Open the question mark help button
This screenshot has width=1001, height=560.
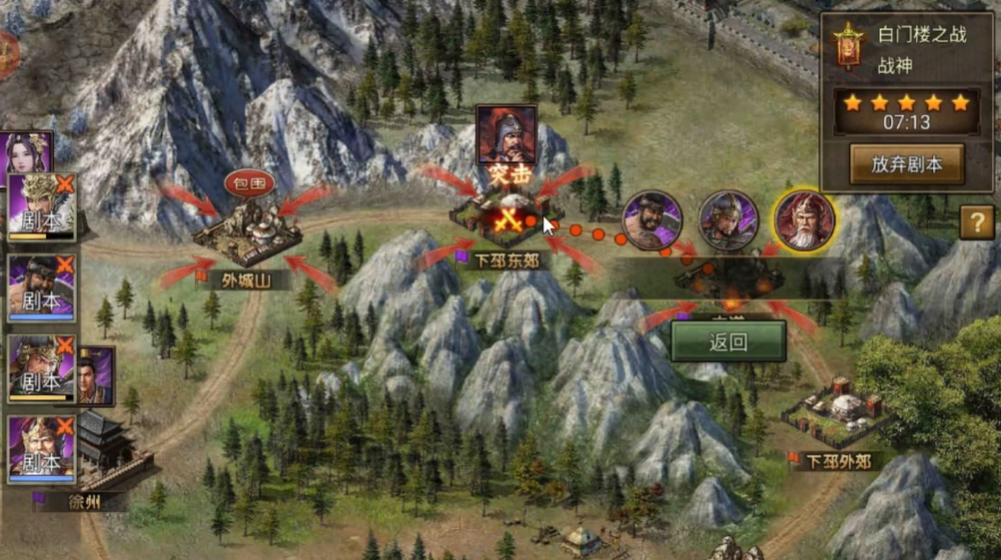pyautogui.click(x=976, y=222)
